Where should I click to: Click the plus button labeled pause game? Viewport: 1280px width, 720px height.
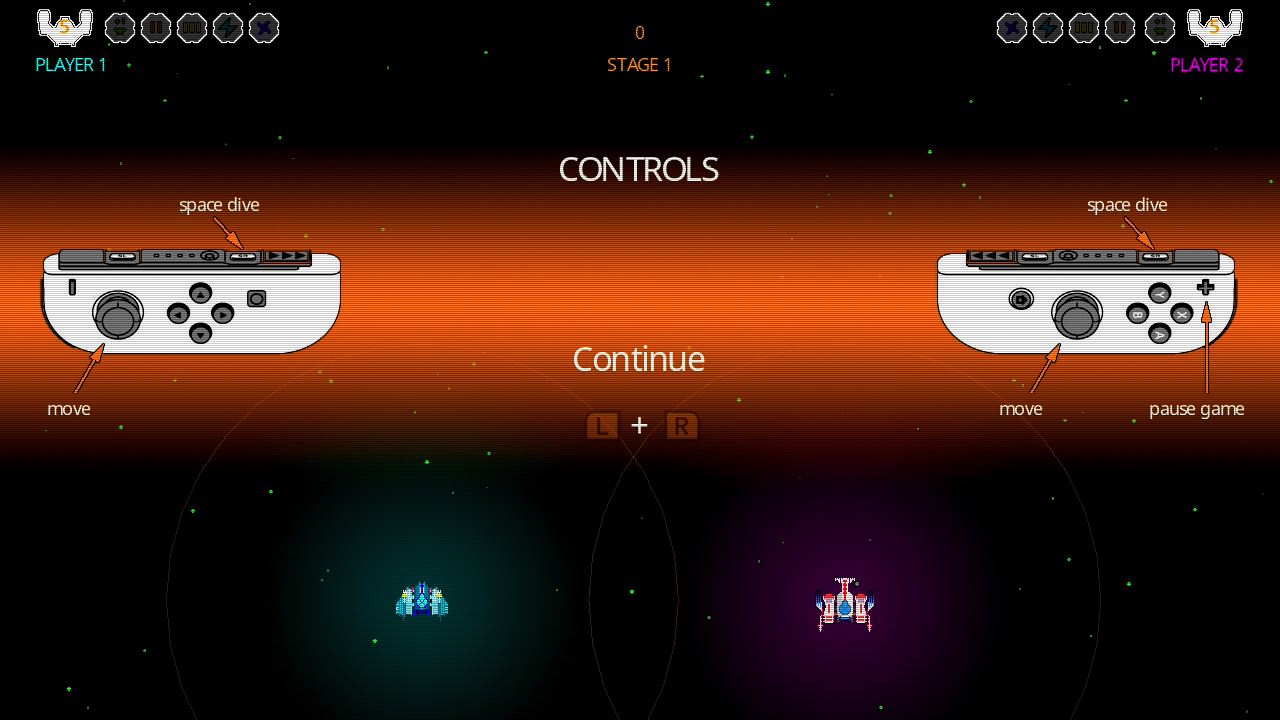tap(1205, 288)
